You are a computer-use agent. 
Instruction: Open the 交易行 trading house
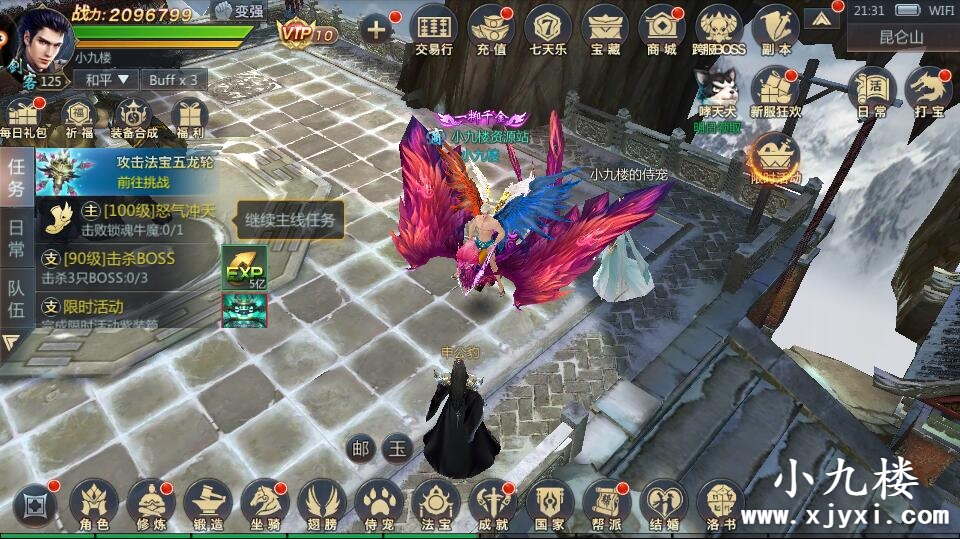tap(434, 28)
